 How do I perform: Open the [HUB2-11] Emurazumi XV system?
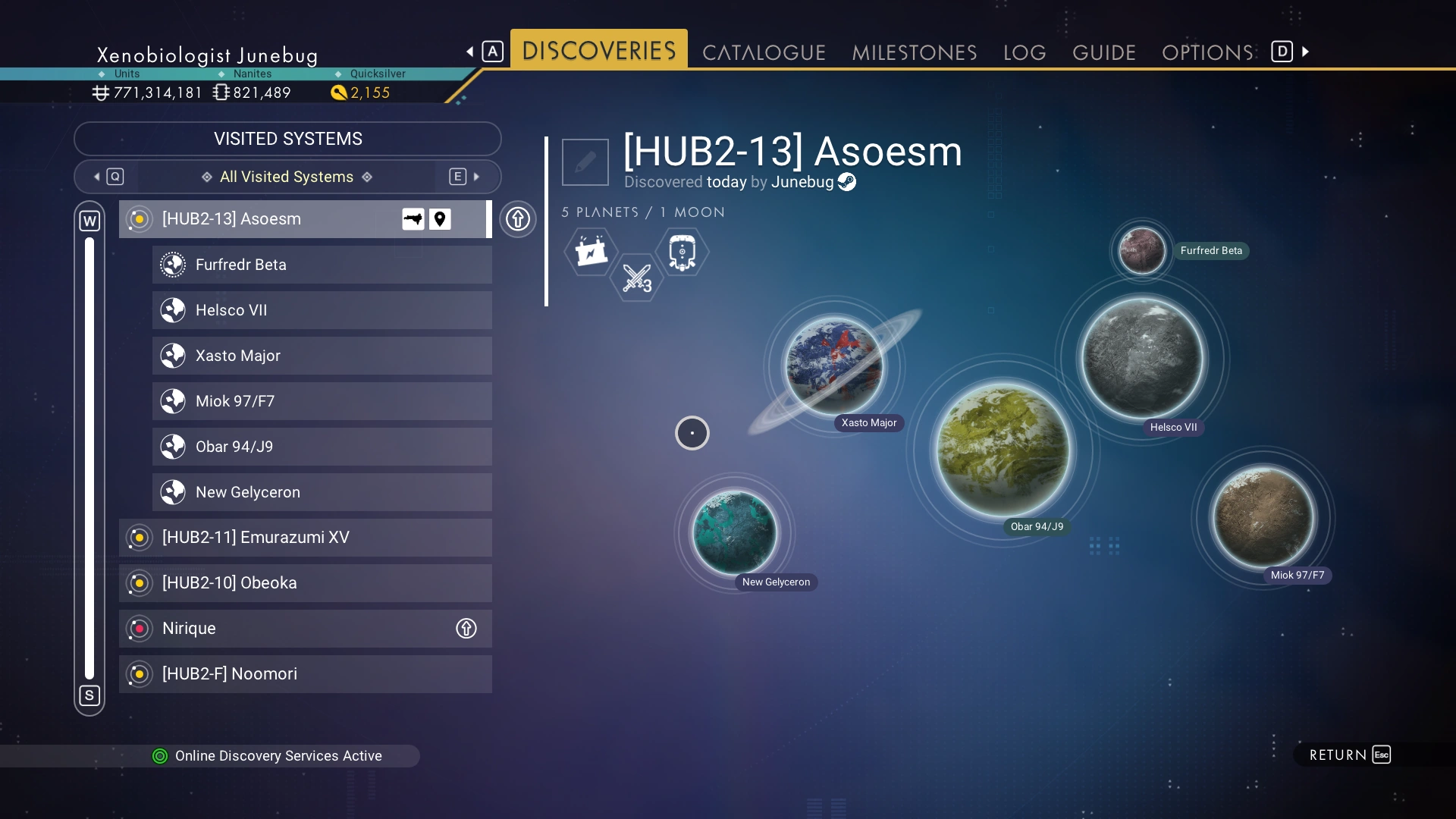coord(305,538)
